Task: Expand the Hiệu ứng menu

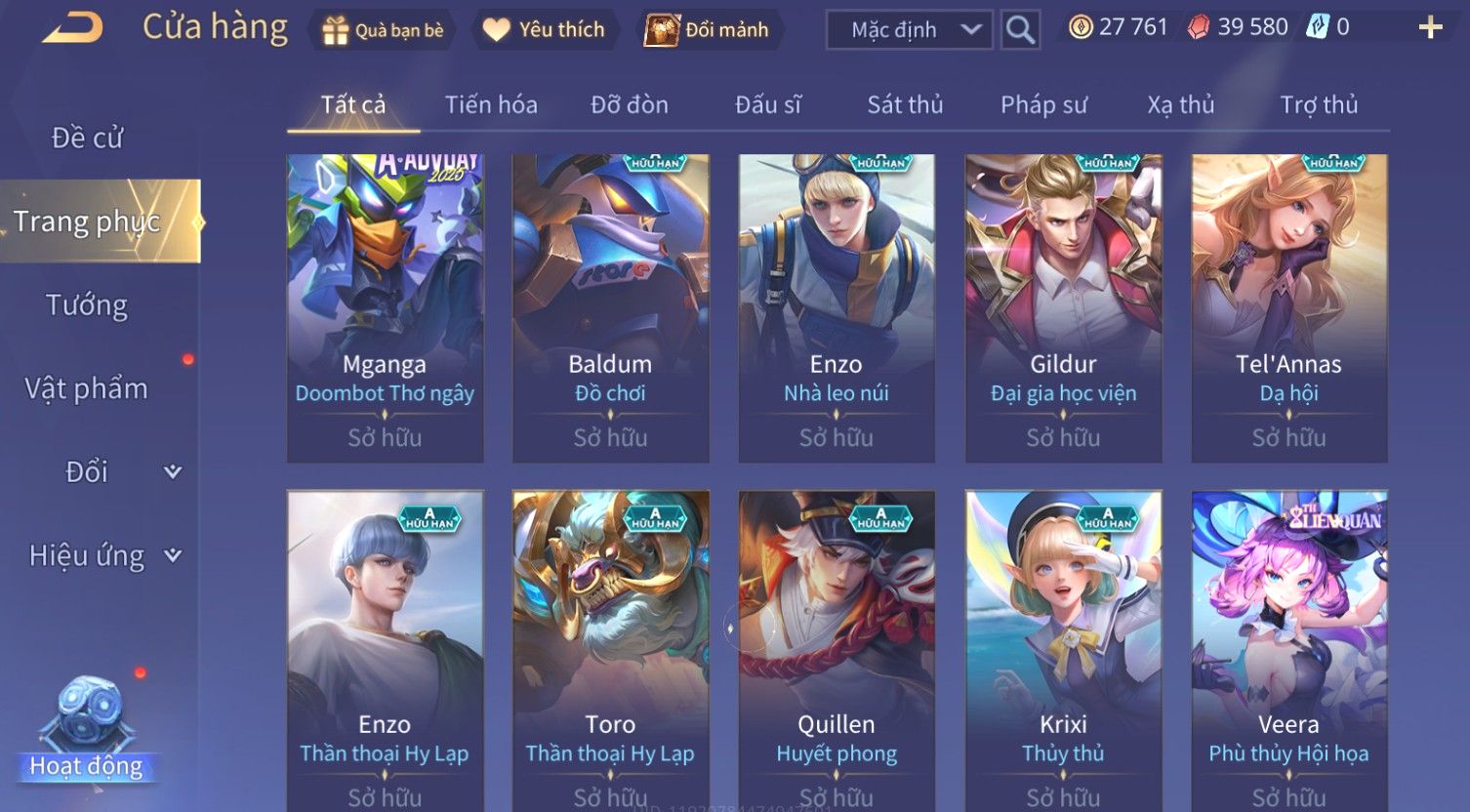Action: click(x=104, y=555)
